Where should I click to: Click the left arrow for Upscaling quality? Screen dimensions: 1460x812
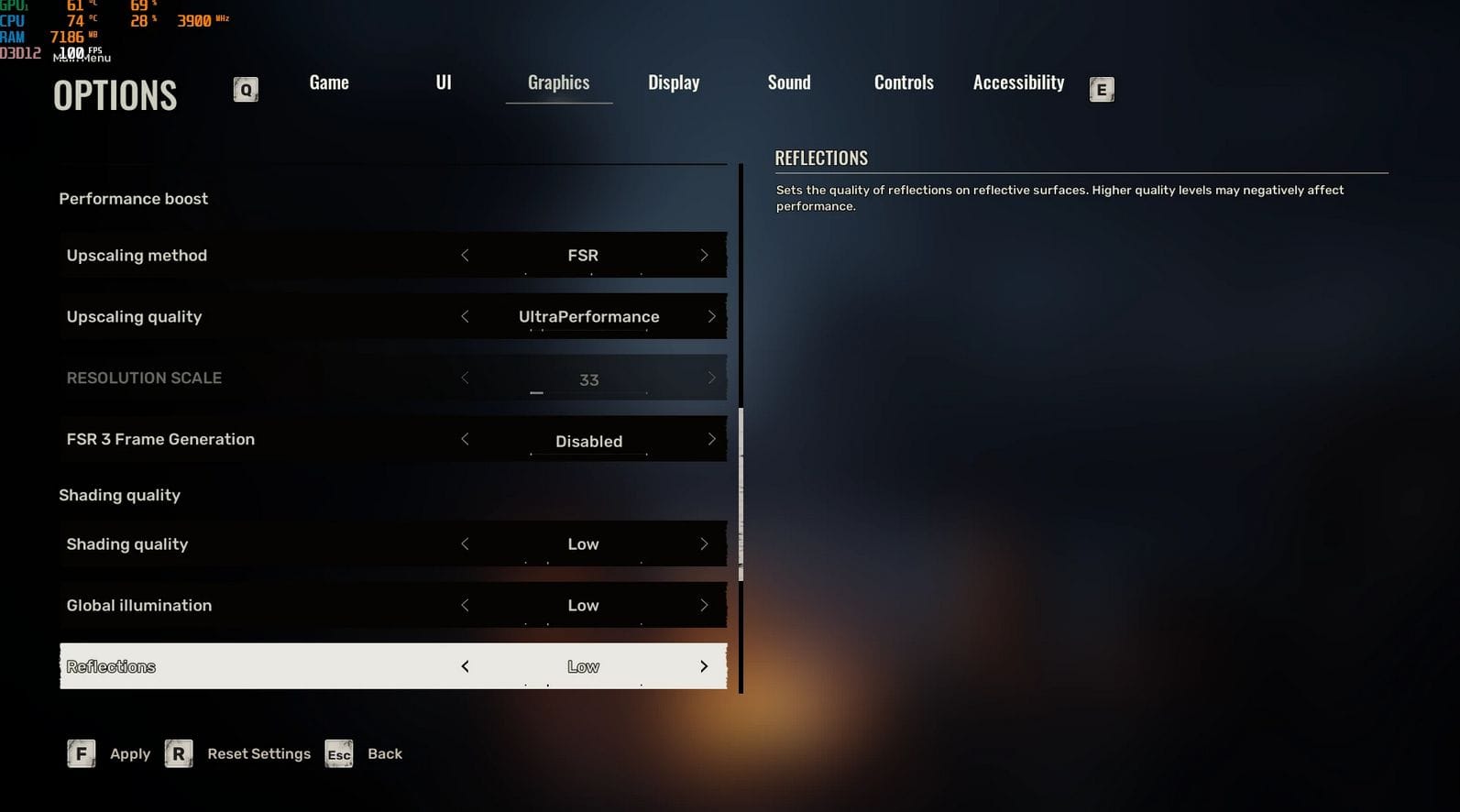(x=465, y=317)
